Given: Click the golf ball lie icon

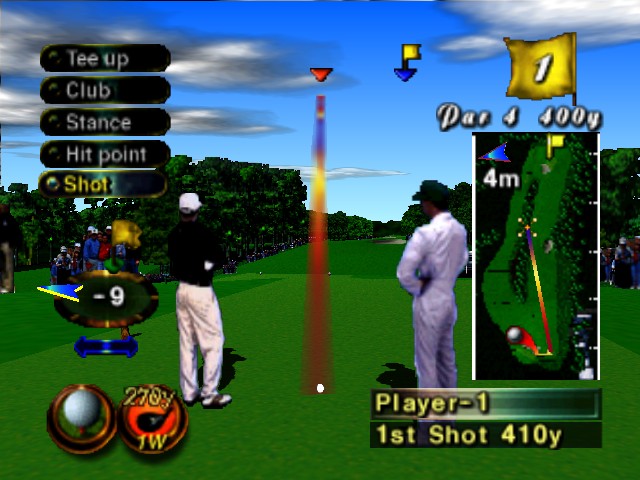Looking at the screenshot, I should pyautogui.click(x=80, y=413).
